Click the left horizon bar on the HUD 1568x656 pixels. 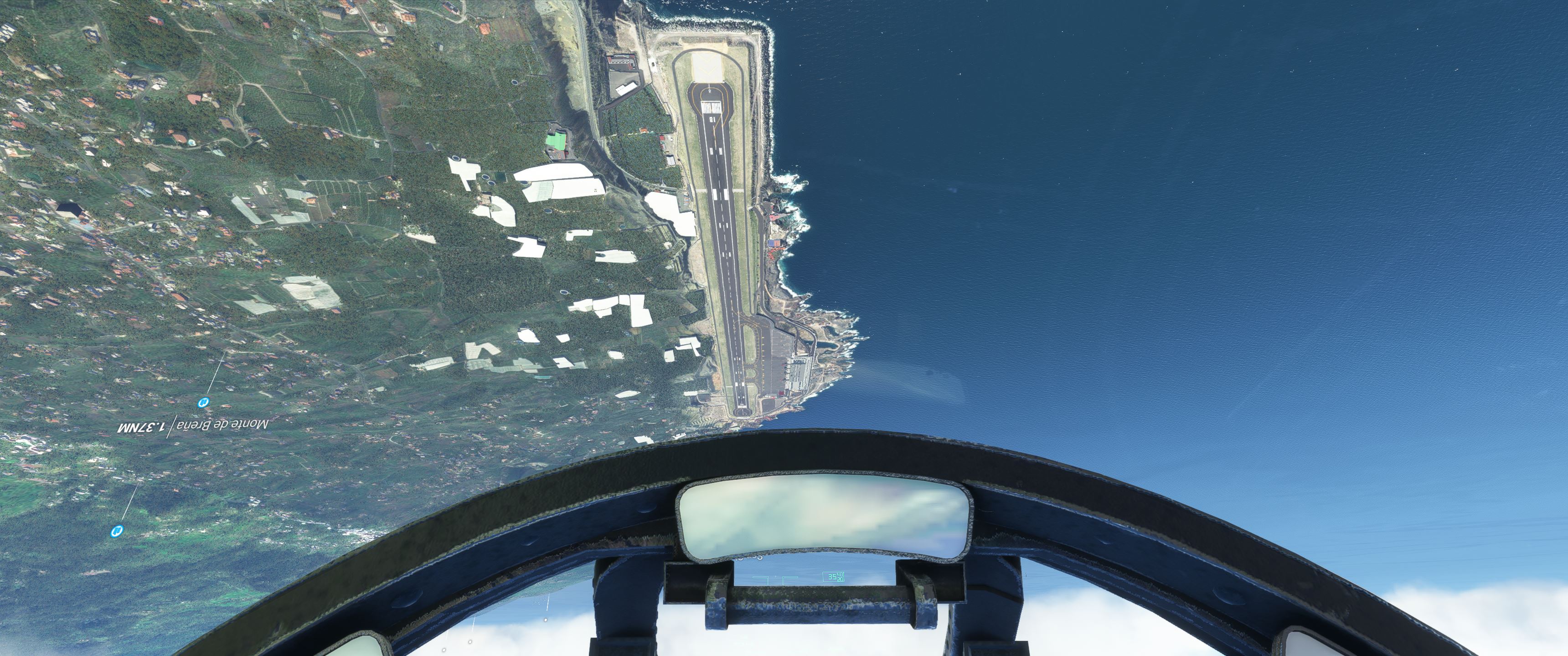tap(760, 579)
